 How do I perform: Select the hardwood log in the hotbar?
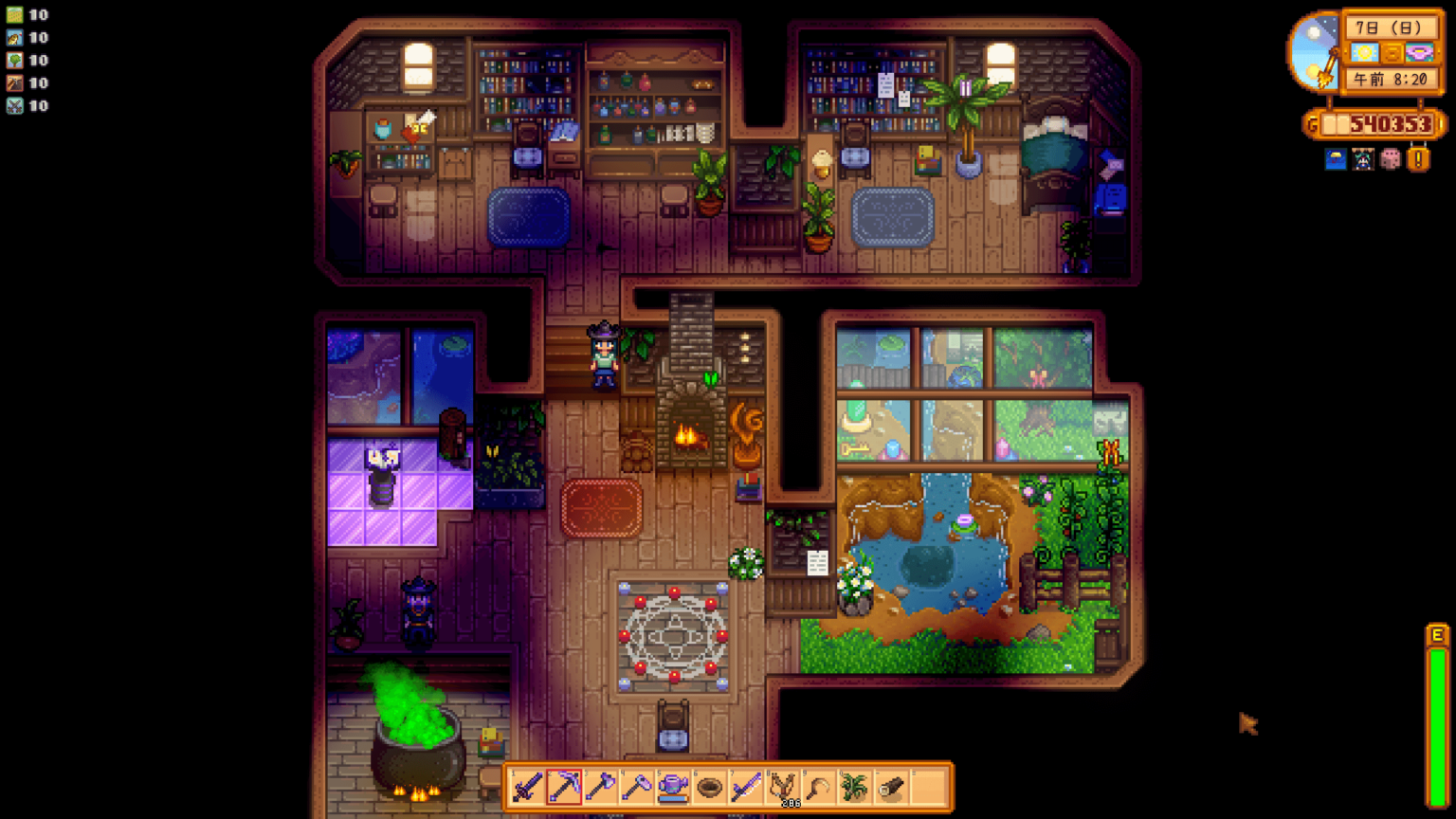[890, 786]
